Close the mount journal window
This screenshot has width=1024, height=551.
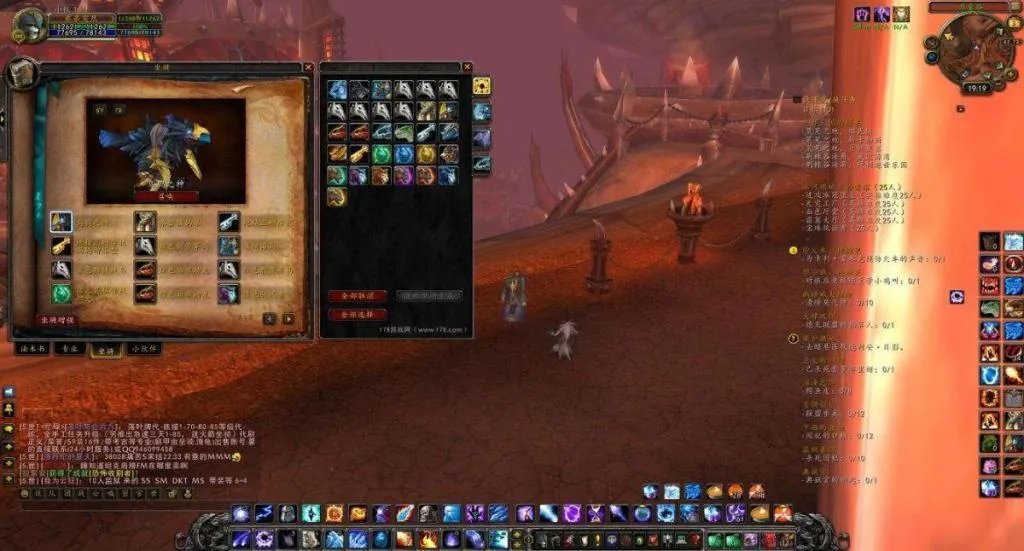[x=308, y=68]
